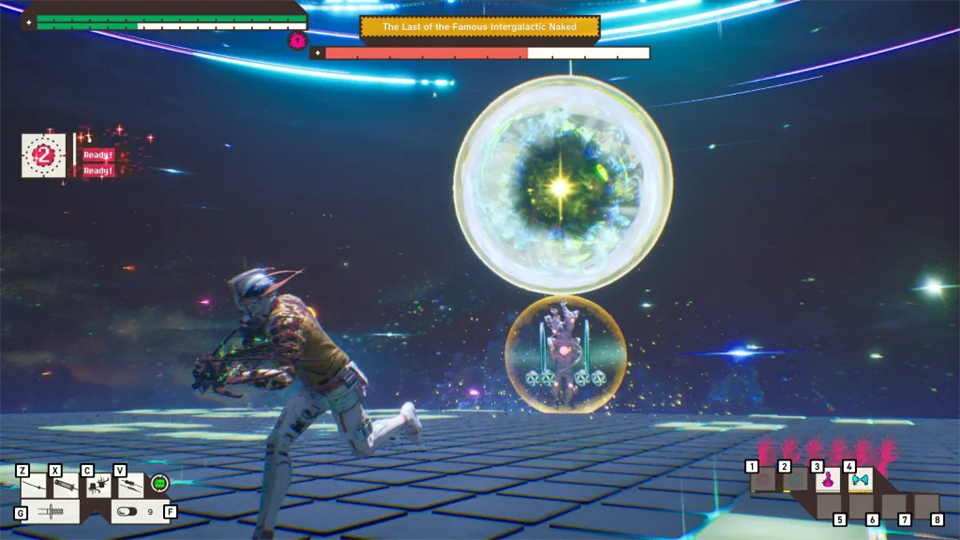Activate the pink flask skill chip
Viewport: 960px width, 540px height.
tap(828, 481)
